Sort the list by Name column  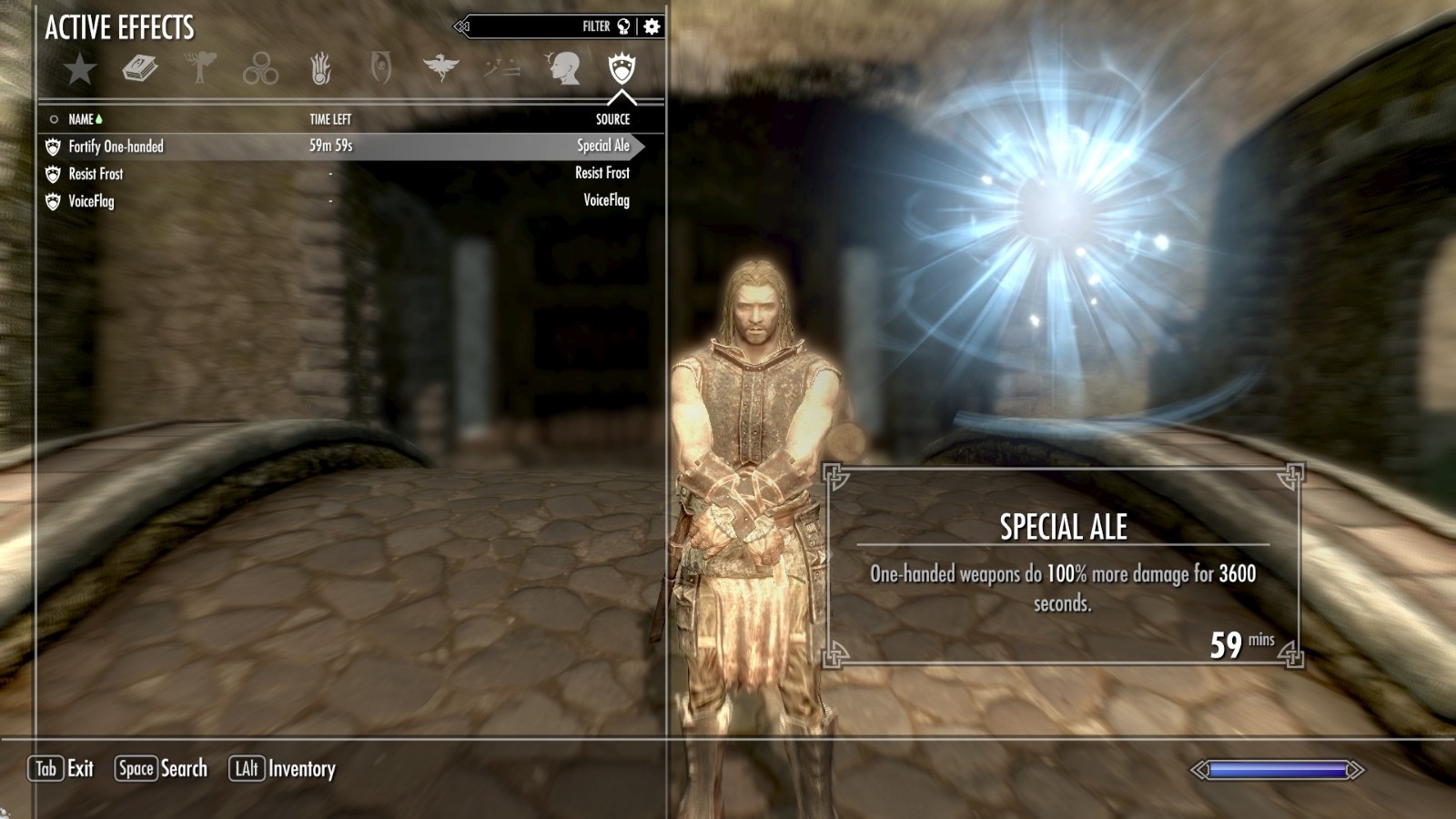pyautogui.click(x=82, y=119)
